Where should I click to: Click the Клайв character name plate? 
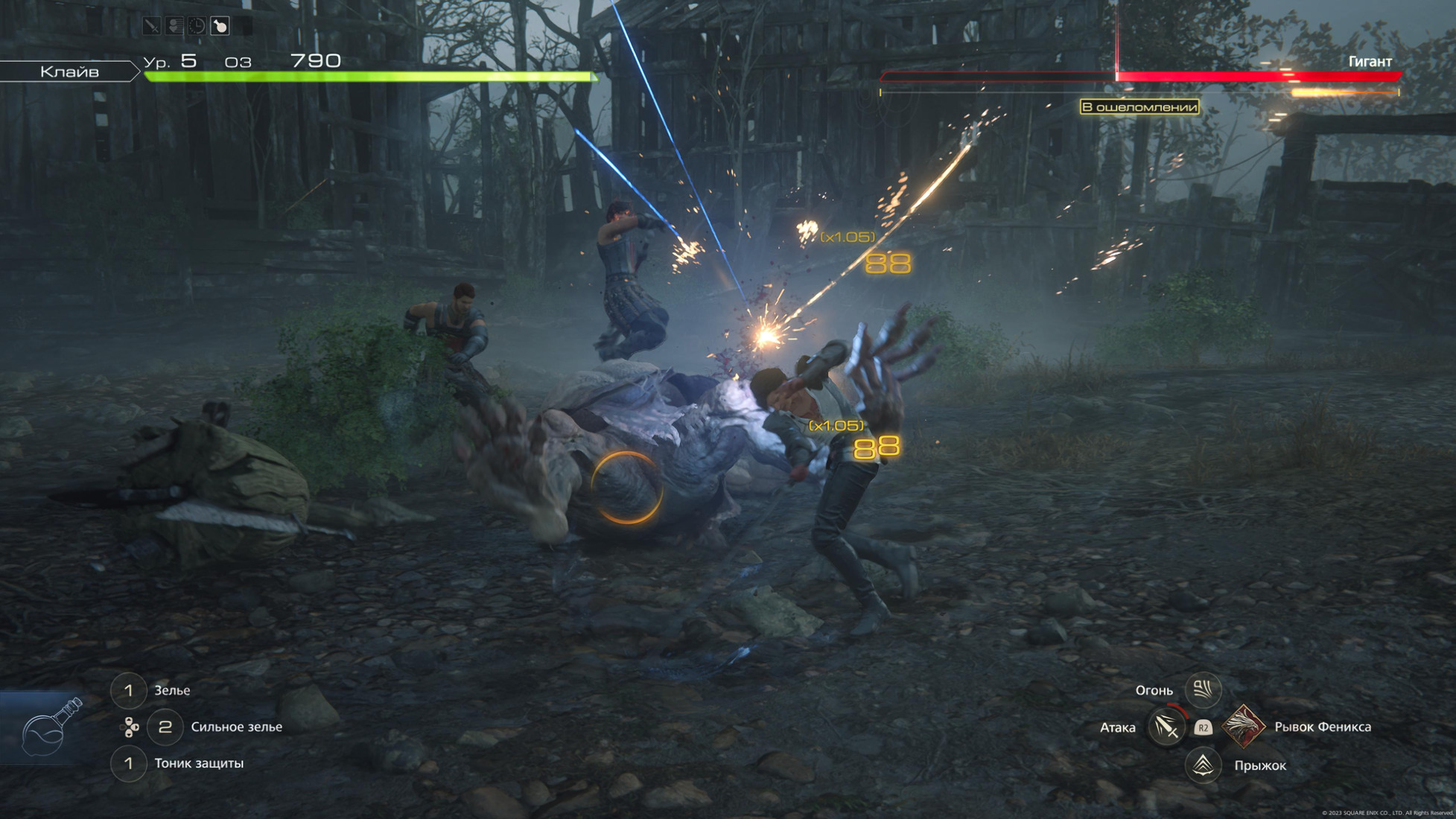(x=69, y=71)
